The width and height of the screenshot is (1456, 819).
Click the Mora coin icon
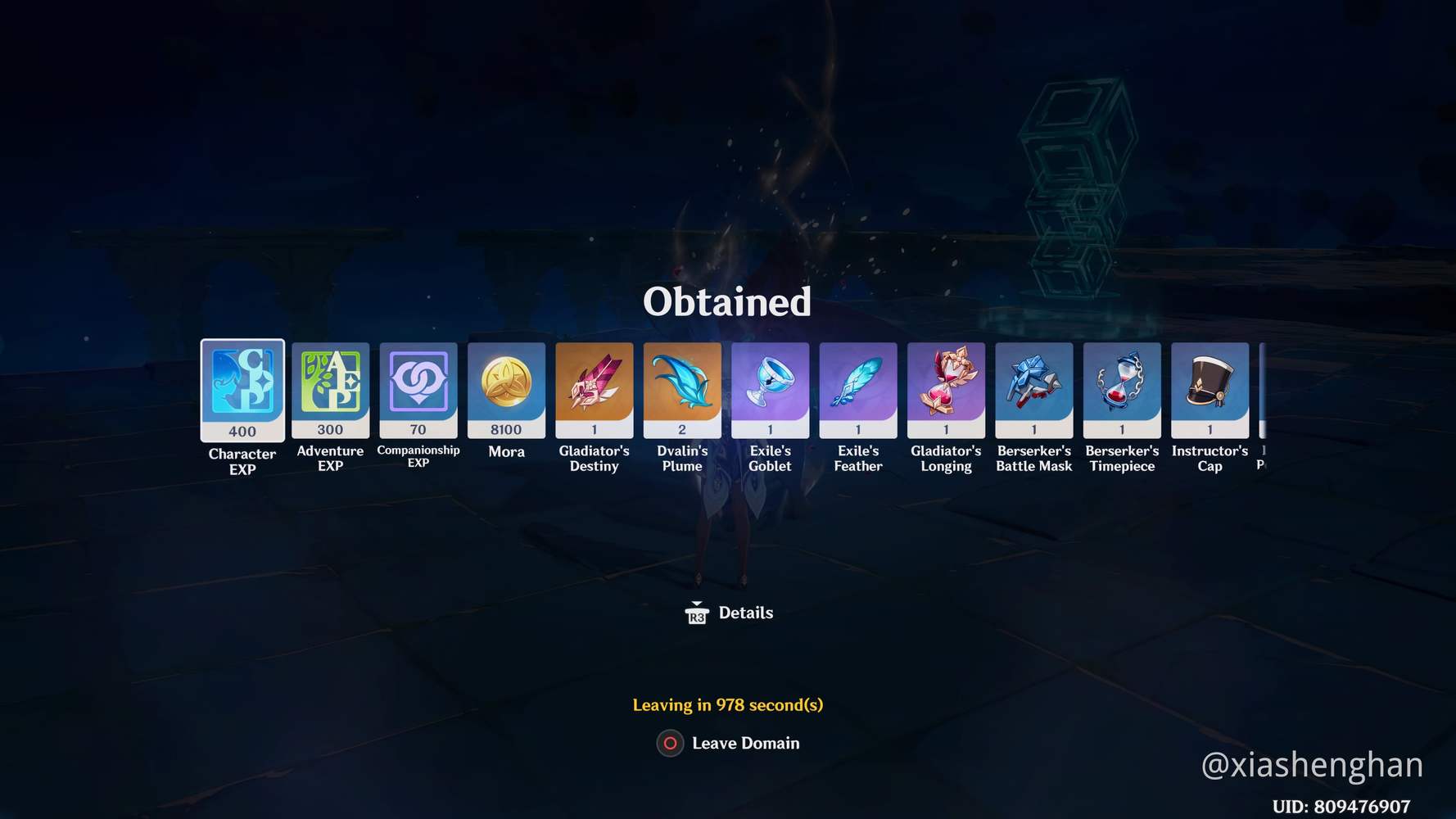coord(507,387)
